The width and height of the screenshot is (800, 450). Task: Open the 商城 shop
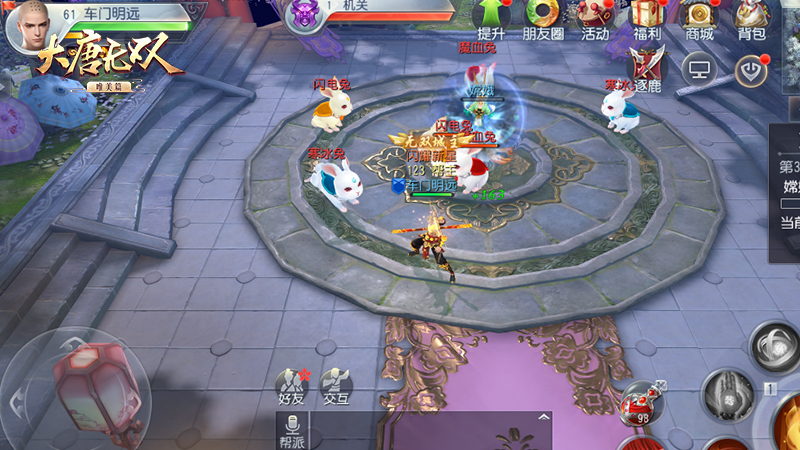(699, 19)
